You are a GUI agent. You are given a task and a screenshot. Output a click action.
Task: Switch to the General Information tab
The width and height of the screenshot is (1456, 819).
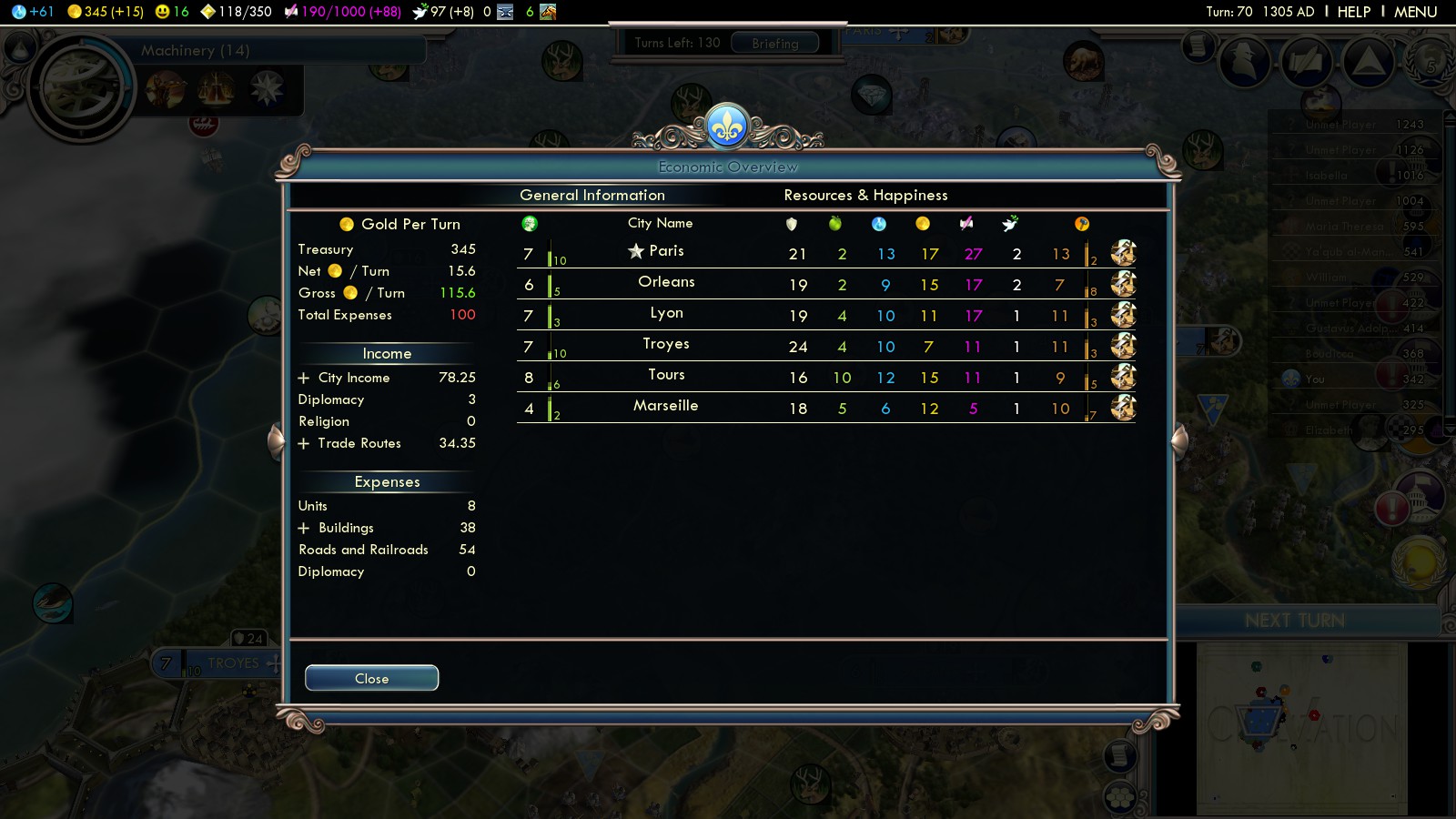(x=591, y=195)
